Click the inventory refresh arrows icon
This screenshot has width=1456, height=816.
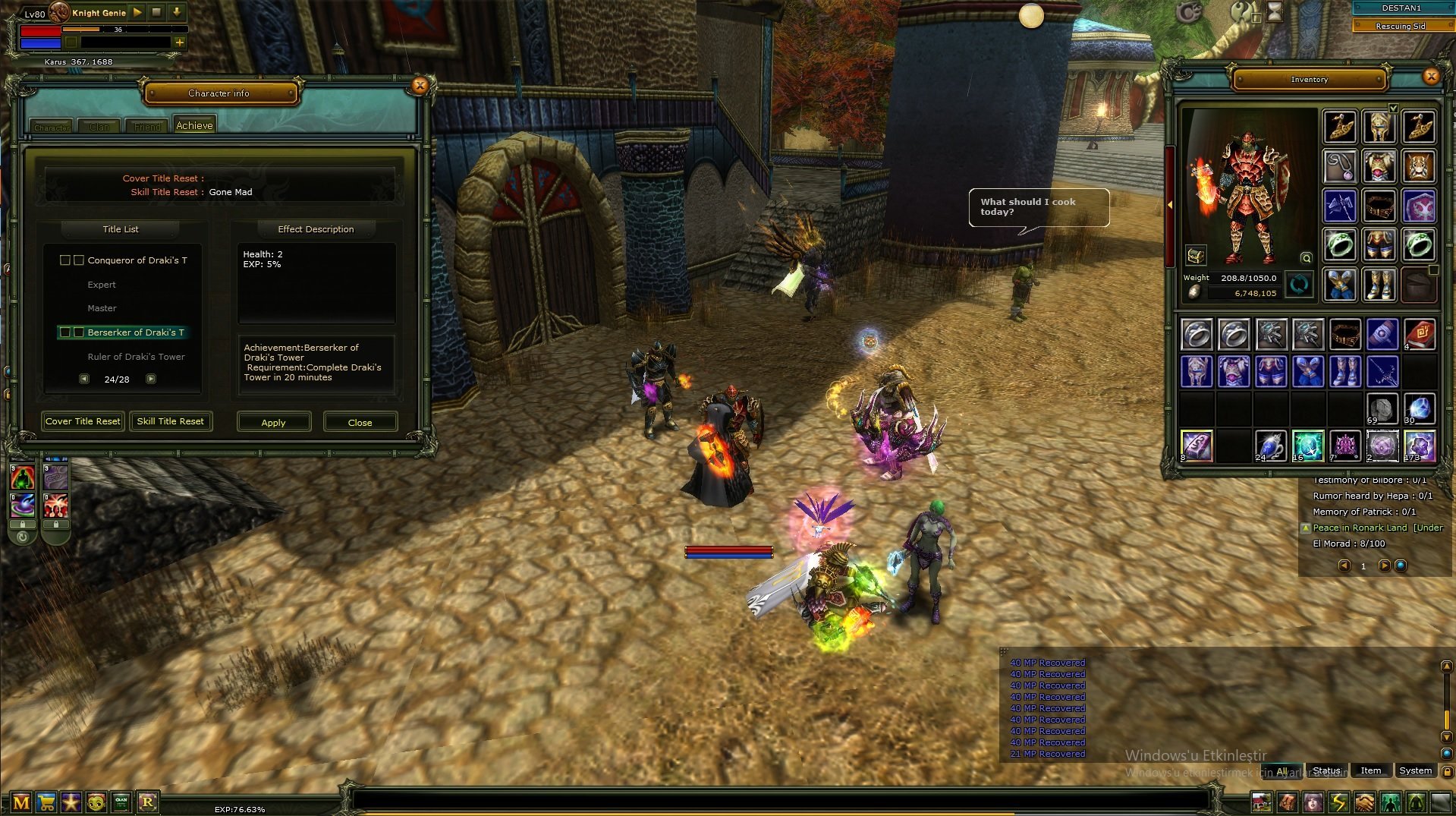click(x=1299, y=285)
